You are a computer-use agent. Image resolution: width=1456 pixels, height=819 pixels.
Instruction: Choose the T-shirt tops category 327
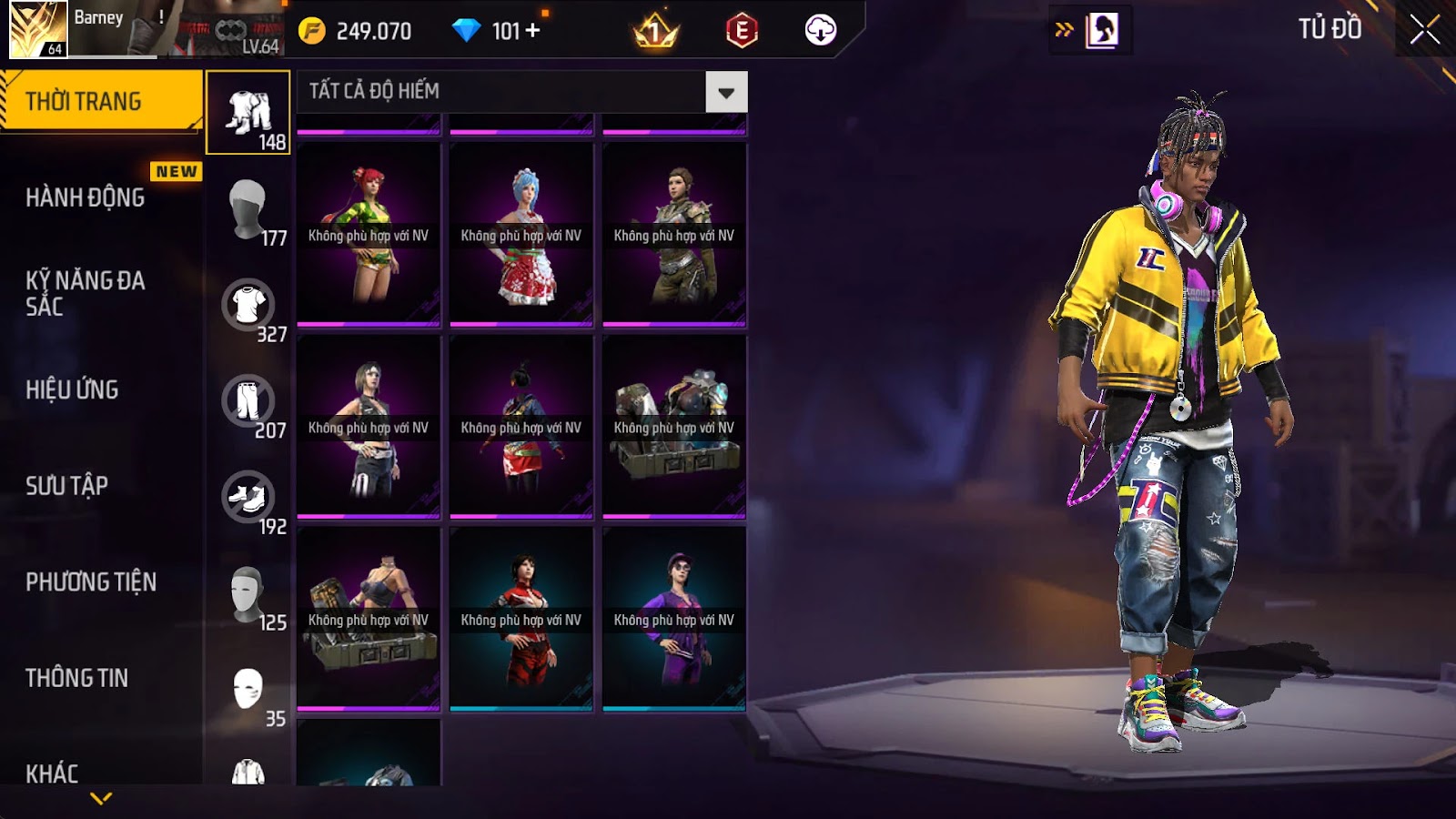coord(248,306)
